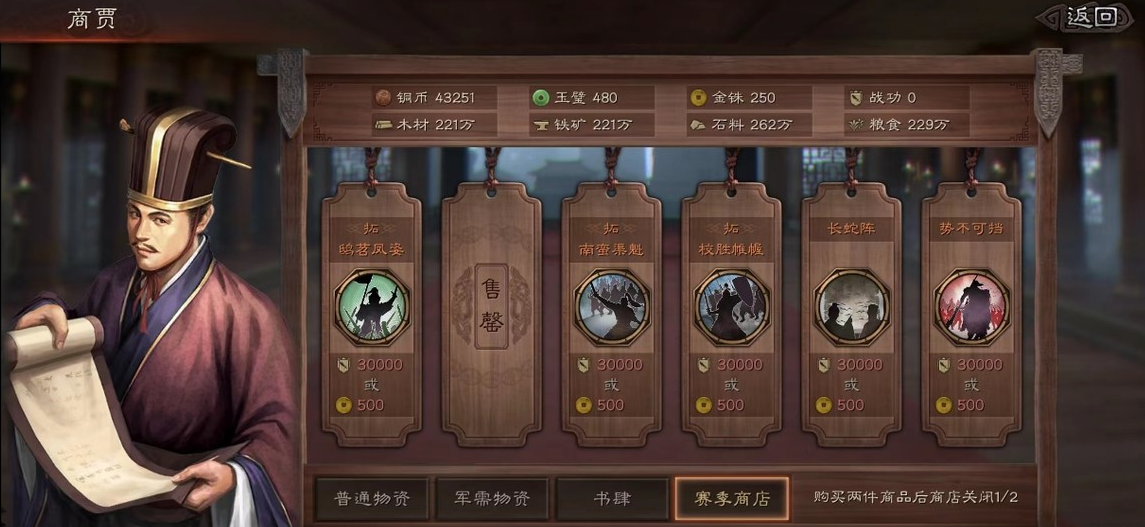The image size is (1145, 527).
Task: Click the 返回 back button
Action: tap(1091, 17)
